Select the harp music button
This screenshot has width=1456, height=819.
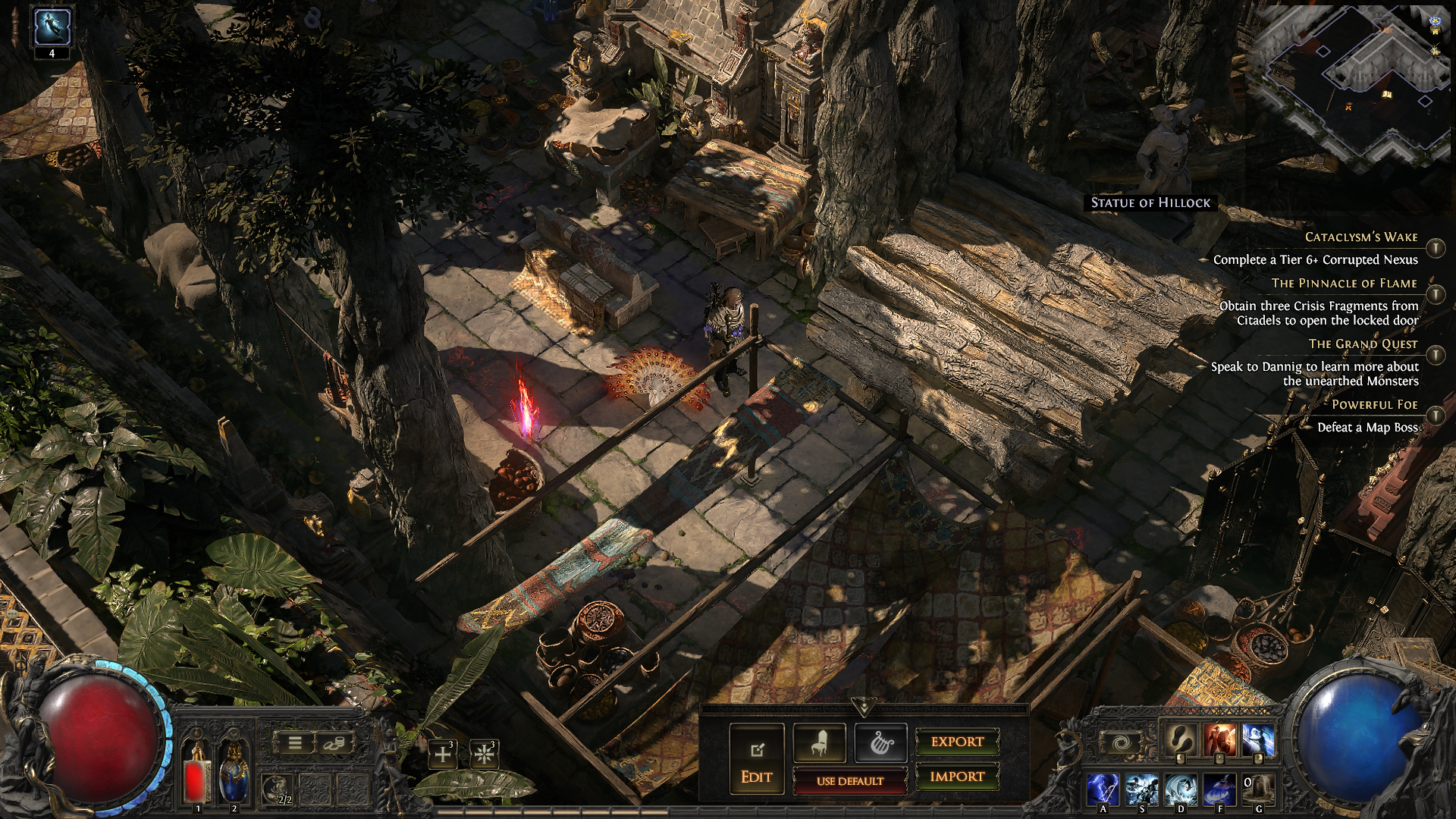[x=880, y=743]
